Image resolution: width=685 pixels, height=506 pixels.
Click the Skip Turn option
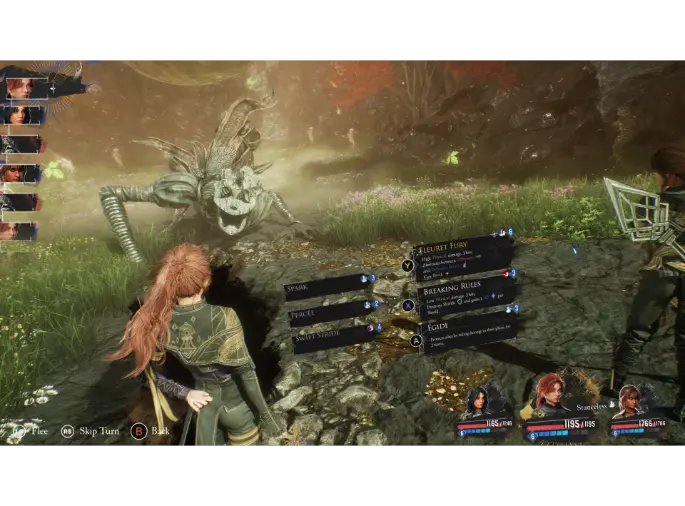pos(97,431)
